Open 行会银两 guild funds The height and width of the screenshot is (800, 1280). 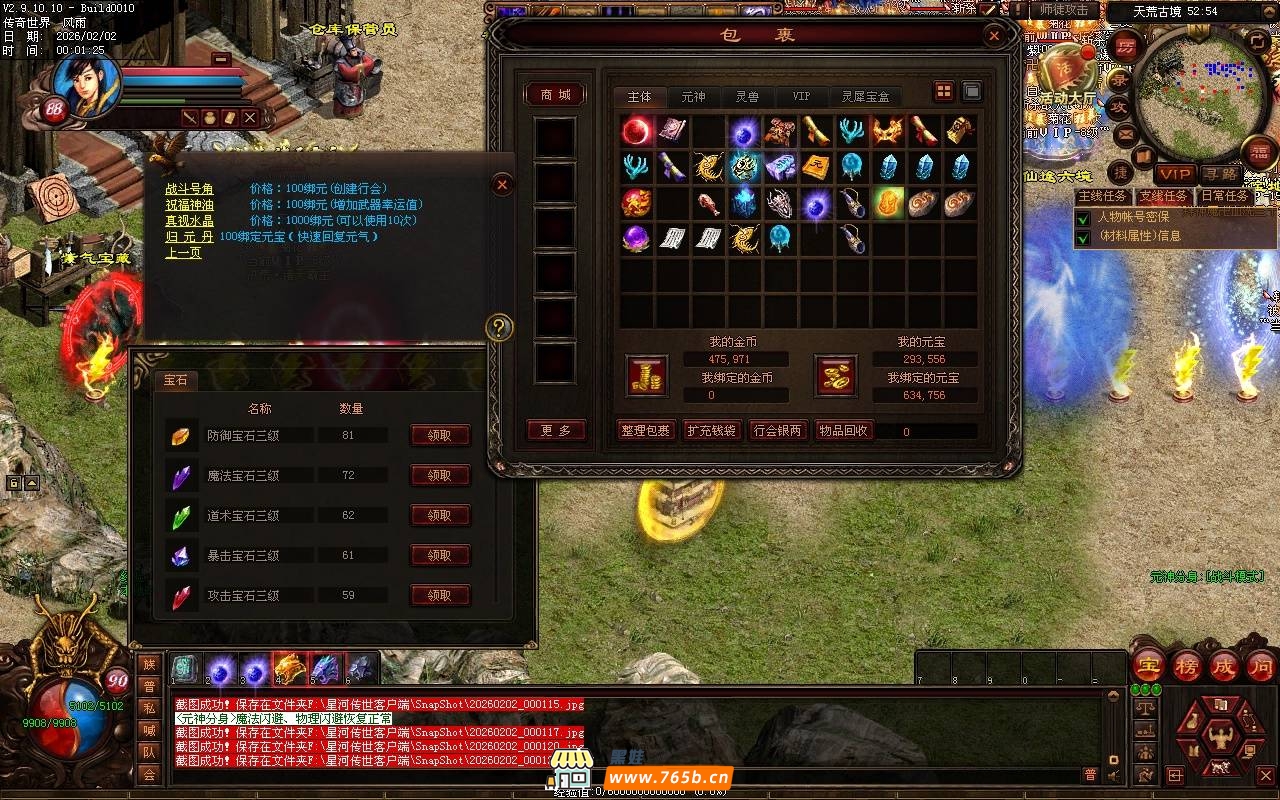[777, 431]
